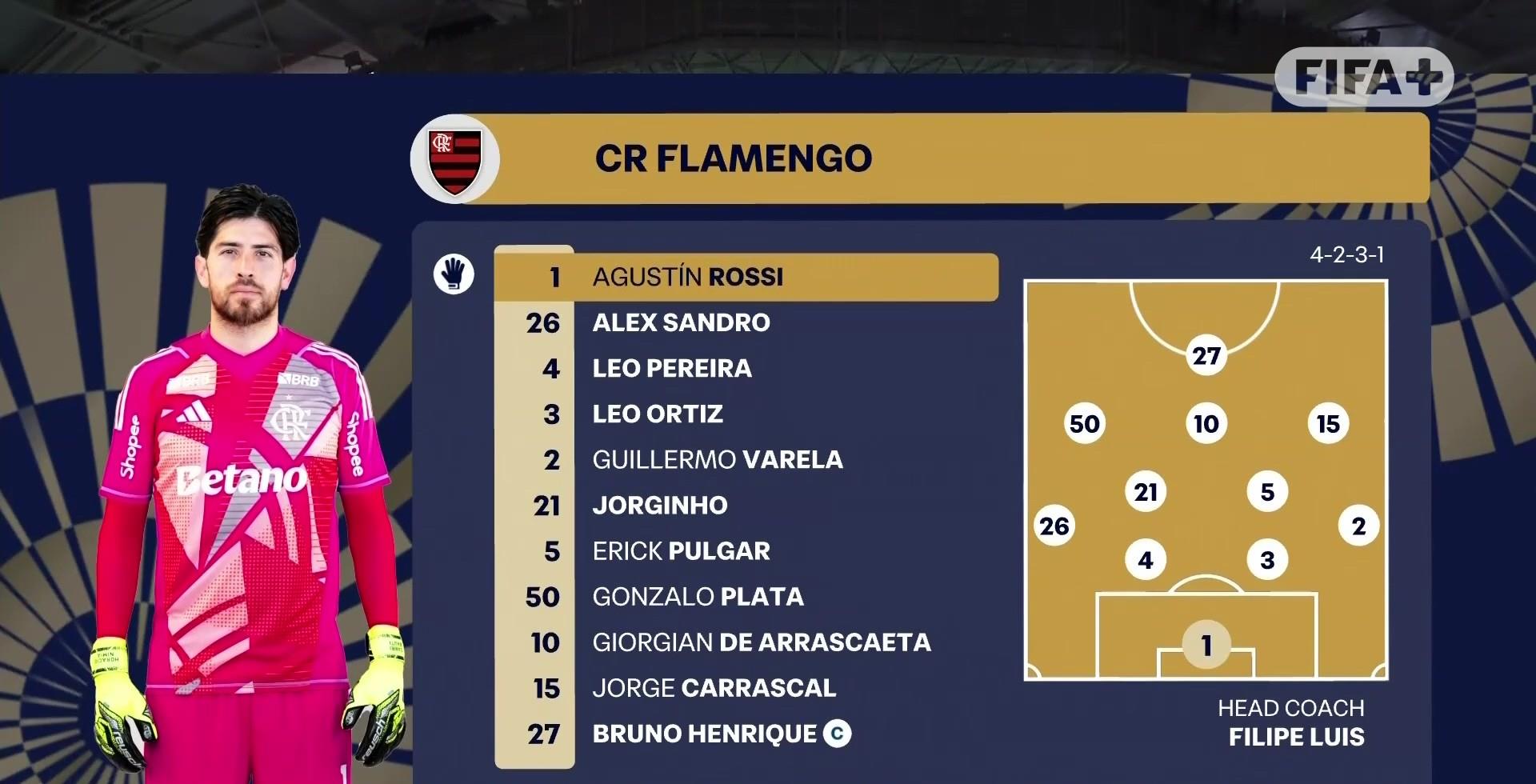Image resolution: width=1536 pixels, height=784 pixels.
Task: Click the CR Flamengo club crest
Action: [x=455, y=159]
